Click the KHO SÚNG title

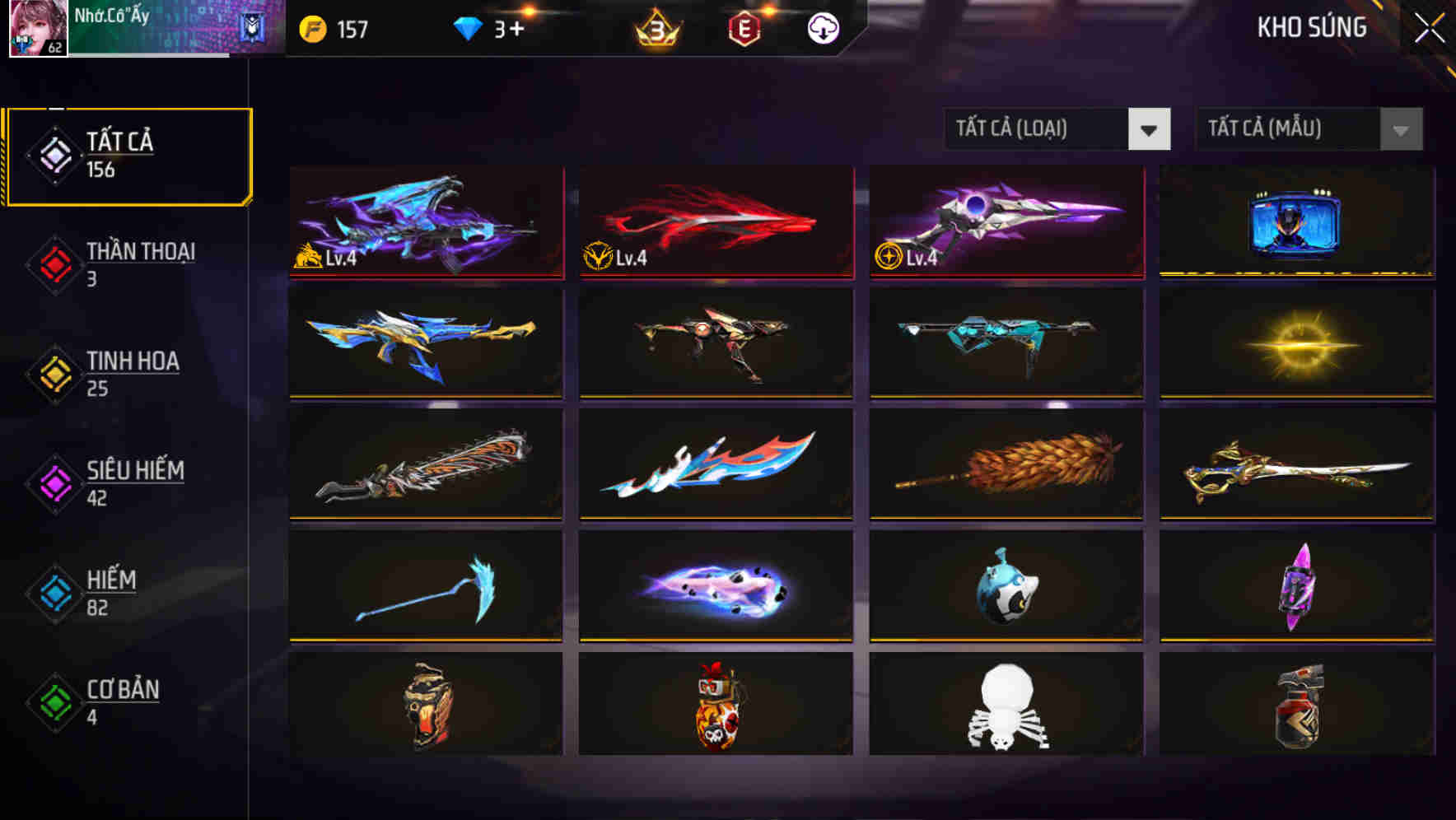coord(1312,27)
